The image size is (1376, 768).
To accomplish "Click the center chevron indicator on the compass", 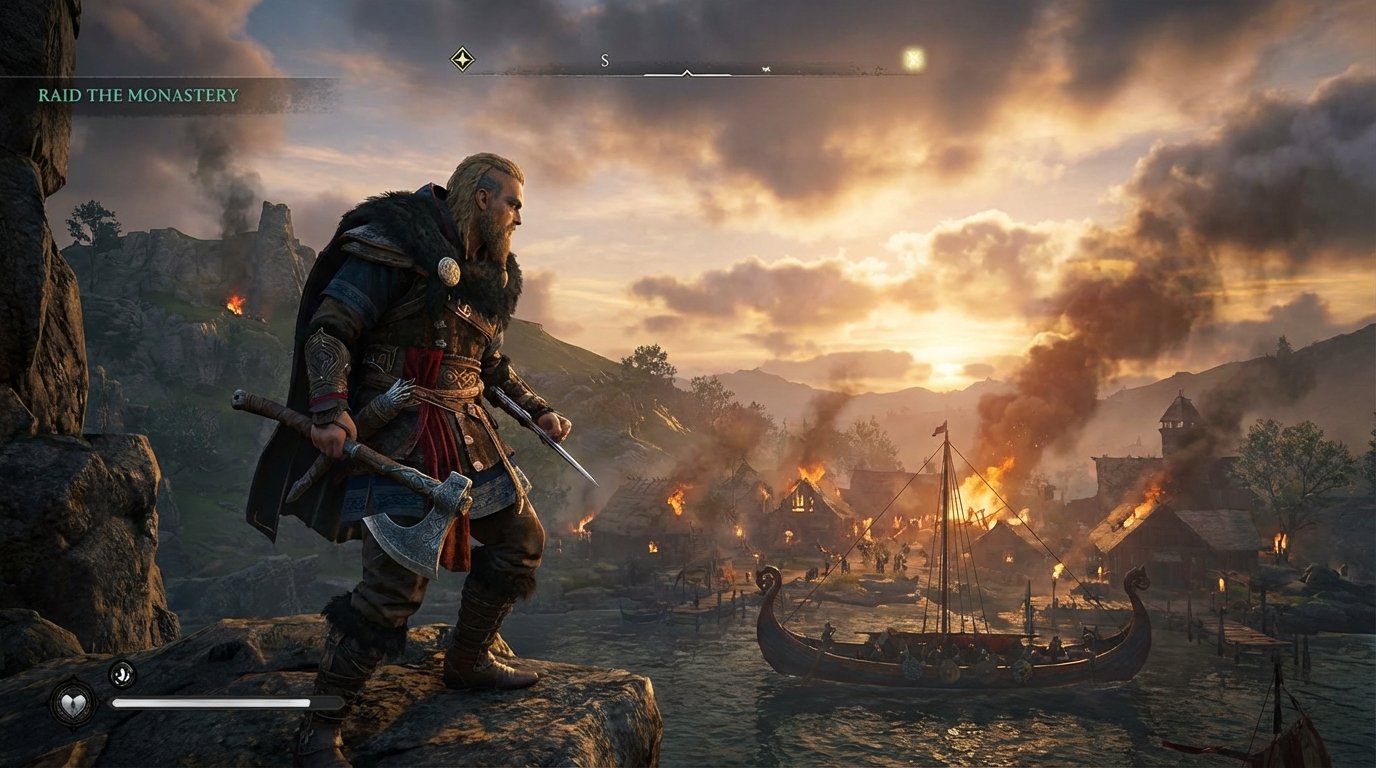I will pyautogui.click(x=687, y=74).
